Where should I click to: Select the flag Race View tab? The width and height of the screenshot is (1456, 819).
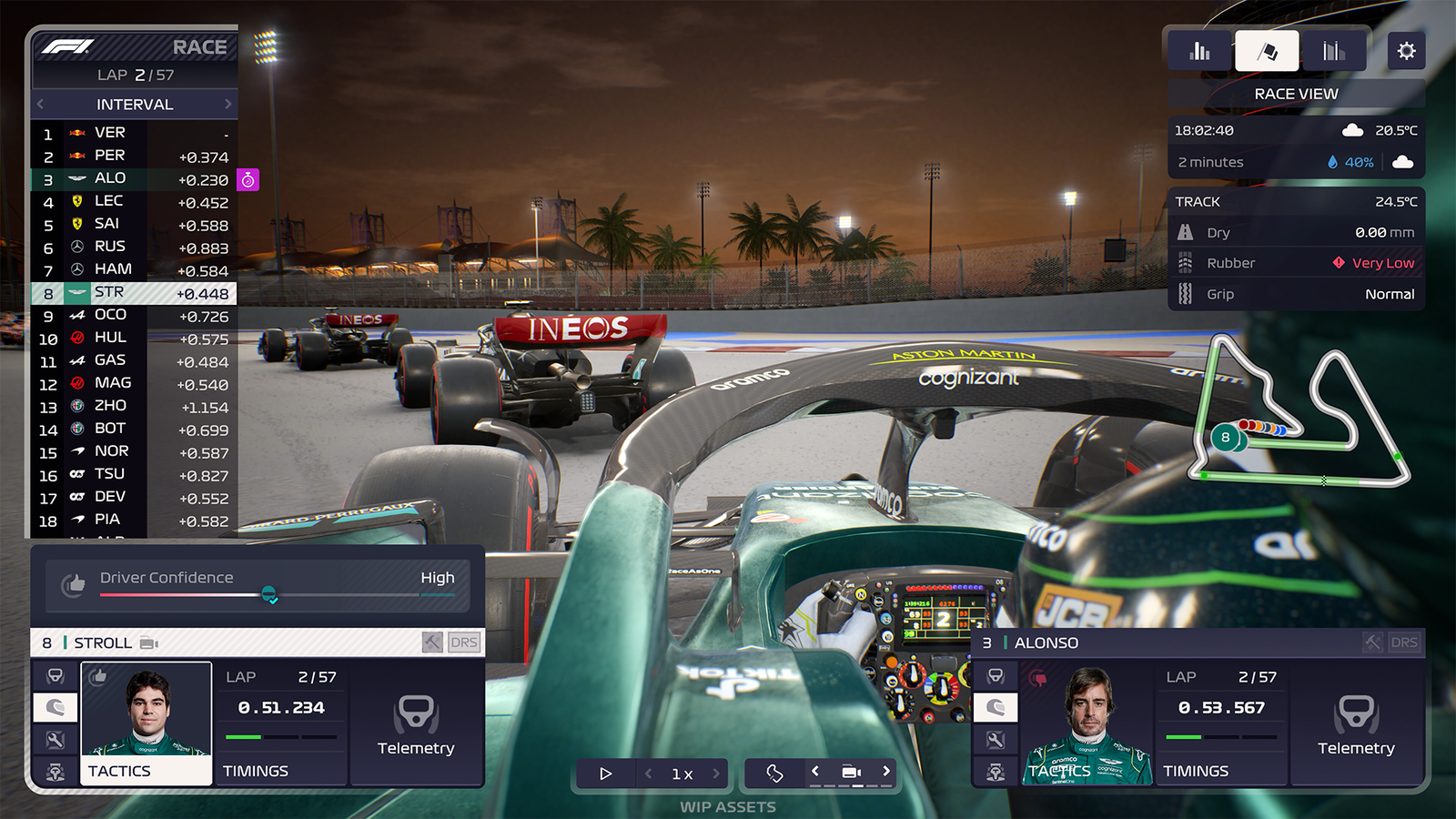[x=1267, y=50]
